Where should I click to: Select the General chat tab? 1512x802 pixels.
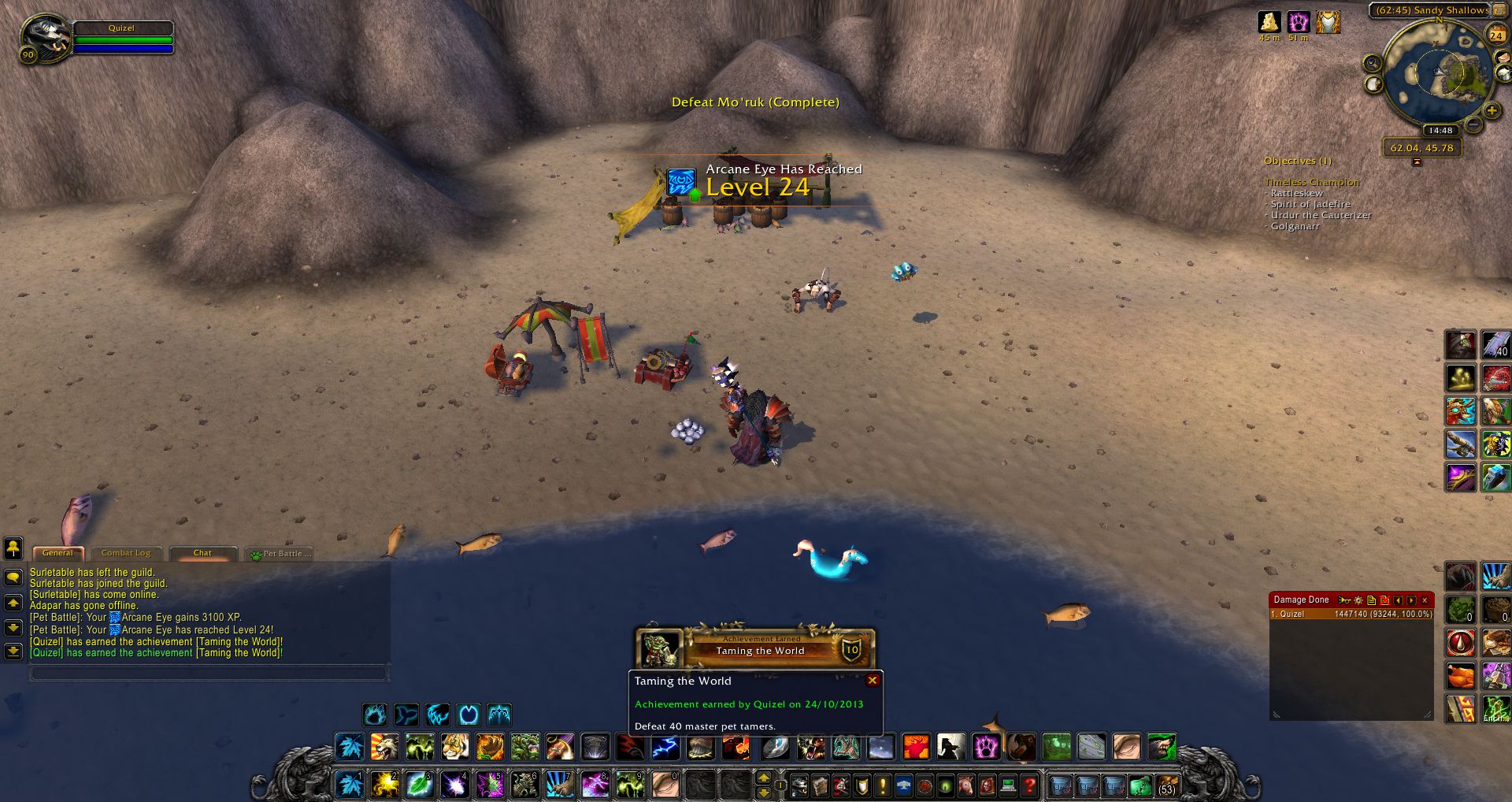coord(57,553)
